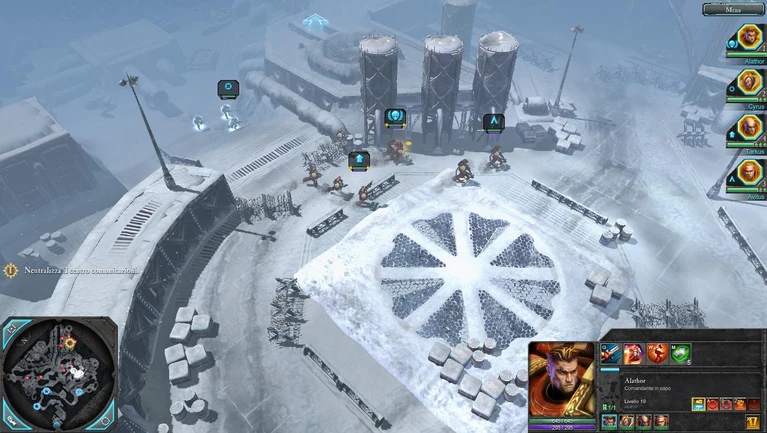Select Alathor's squad portrait
This screenshot has height=433, width=767.
(x=750, y=39)
